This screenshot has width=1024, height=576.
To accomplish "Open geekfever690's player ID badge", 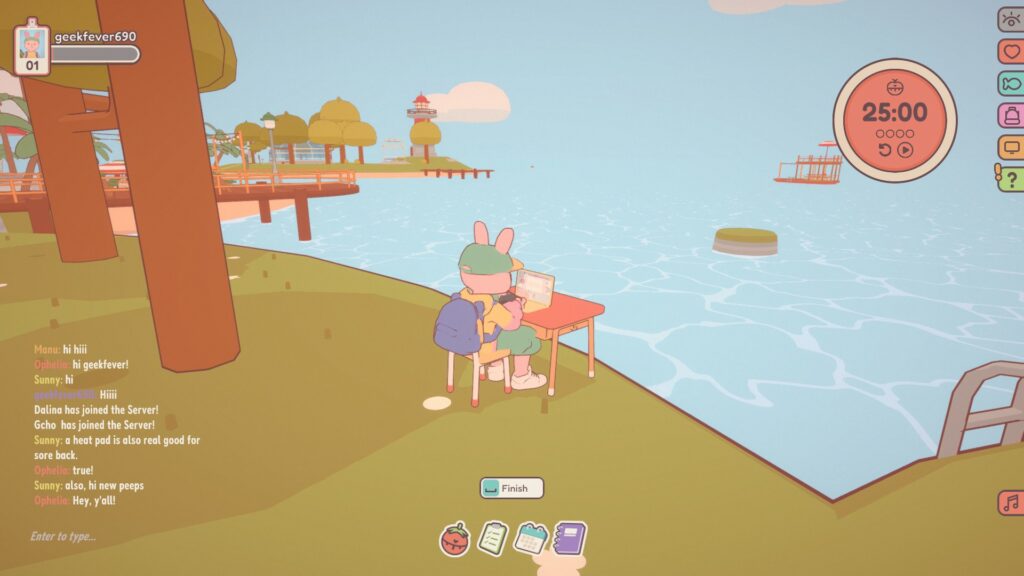I will coord(32,47).
